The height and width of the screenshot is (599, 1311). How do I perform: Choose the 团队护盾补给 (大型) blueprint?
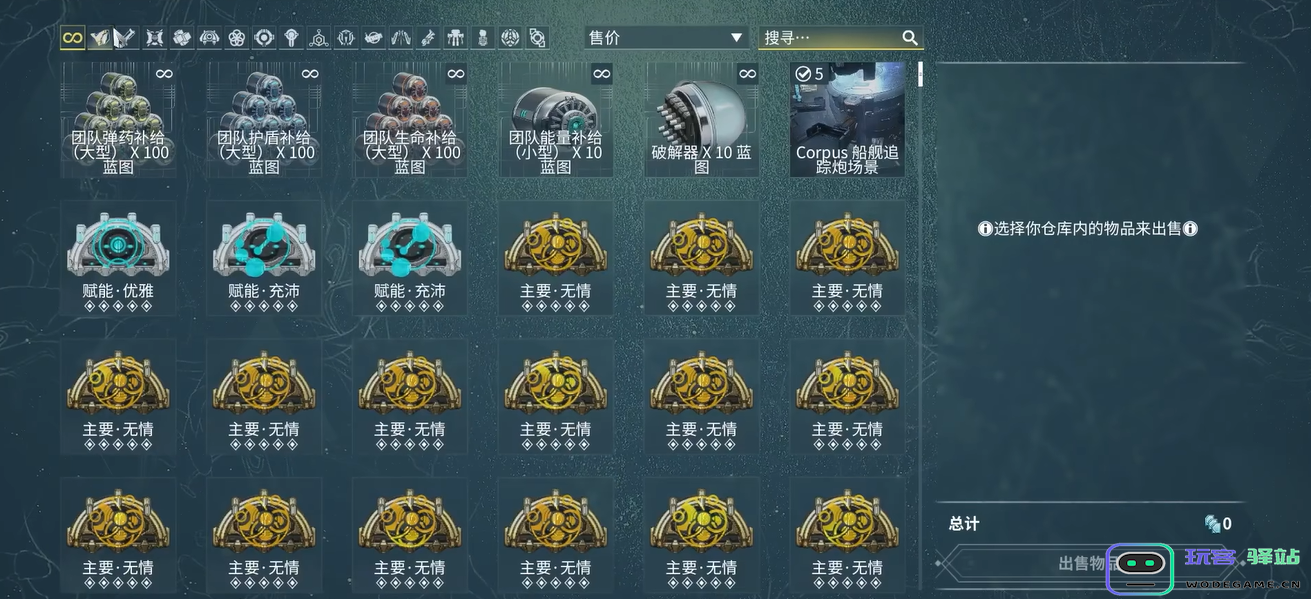pos(264,119)
